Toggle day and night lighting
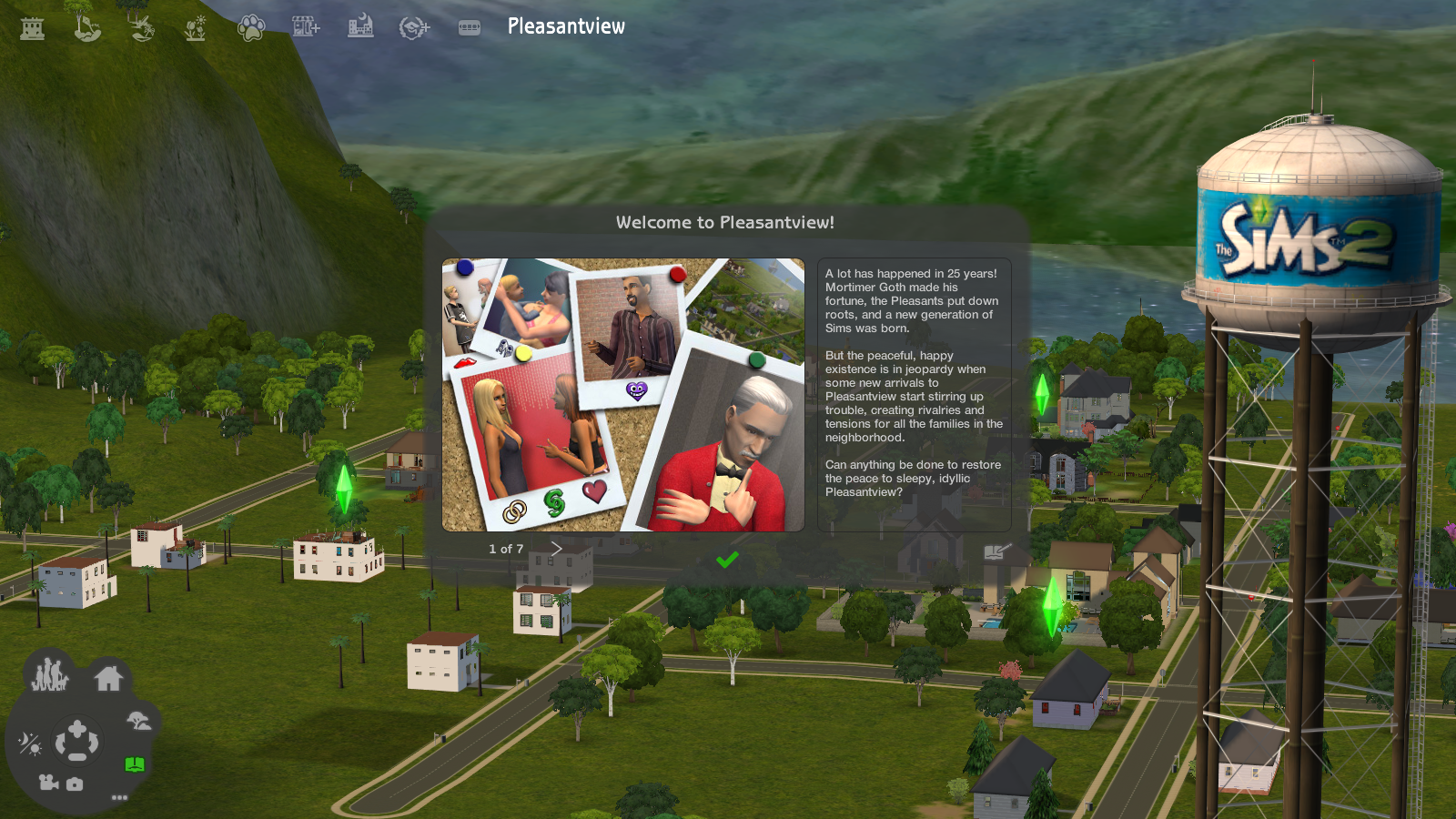1456x819 pixels. 32,743
